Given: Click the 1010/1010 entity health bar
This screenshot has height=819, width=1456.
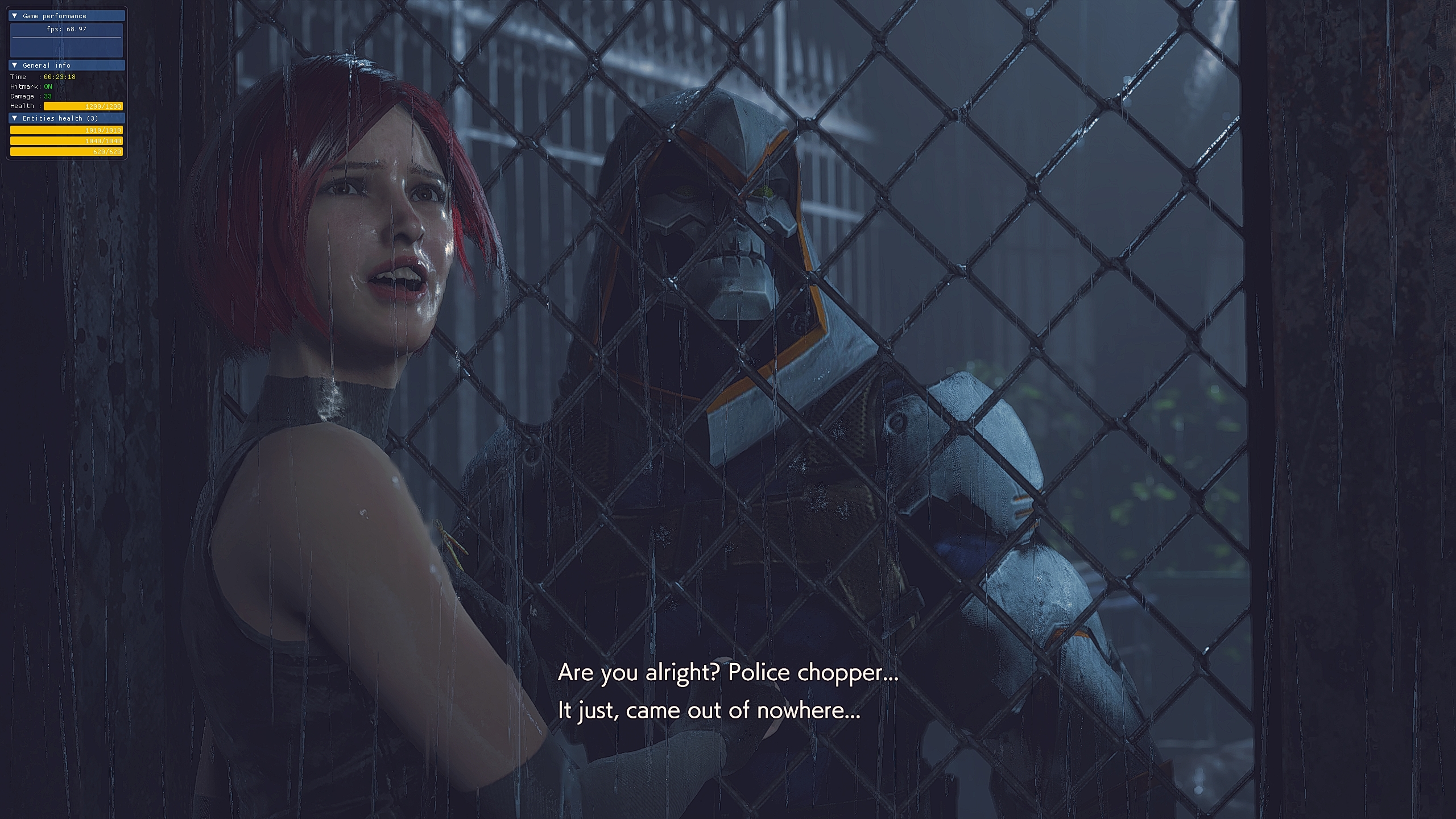Looking at the screenshot, I should point(67,130).
